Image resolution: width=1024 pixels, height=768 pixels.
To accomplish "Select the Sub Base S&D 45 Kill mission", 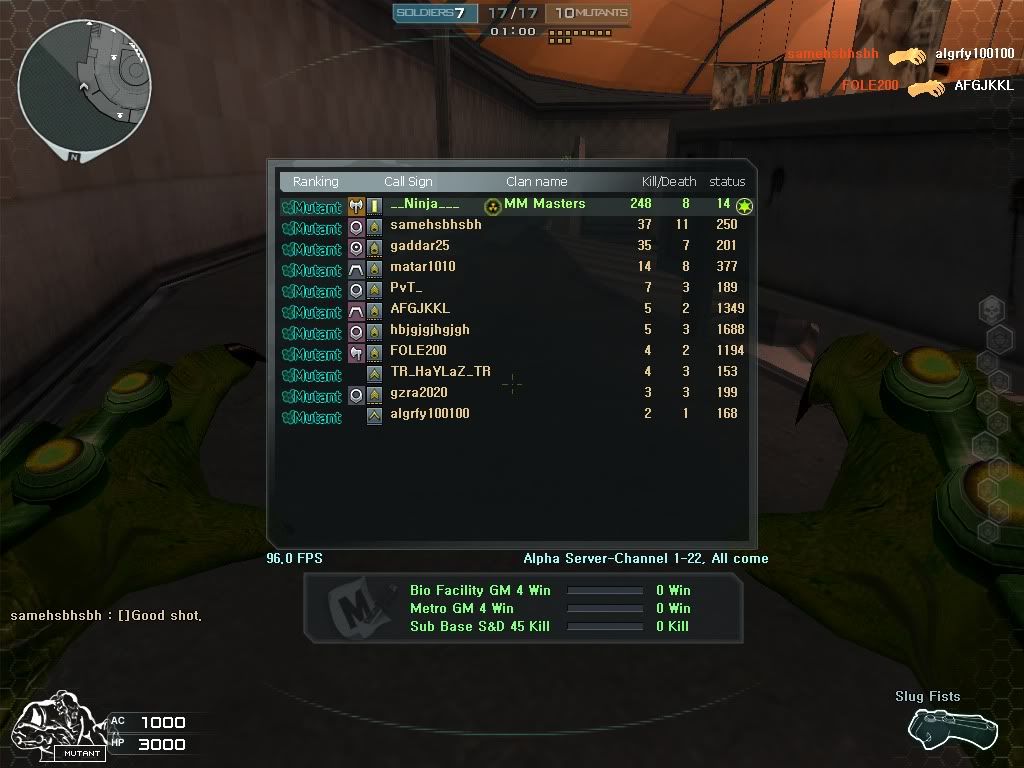I will [x=479, y=627].
